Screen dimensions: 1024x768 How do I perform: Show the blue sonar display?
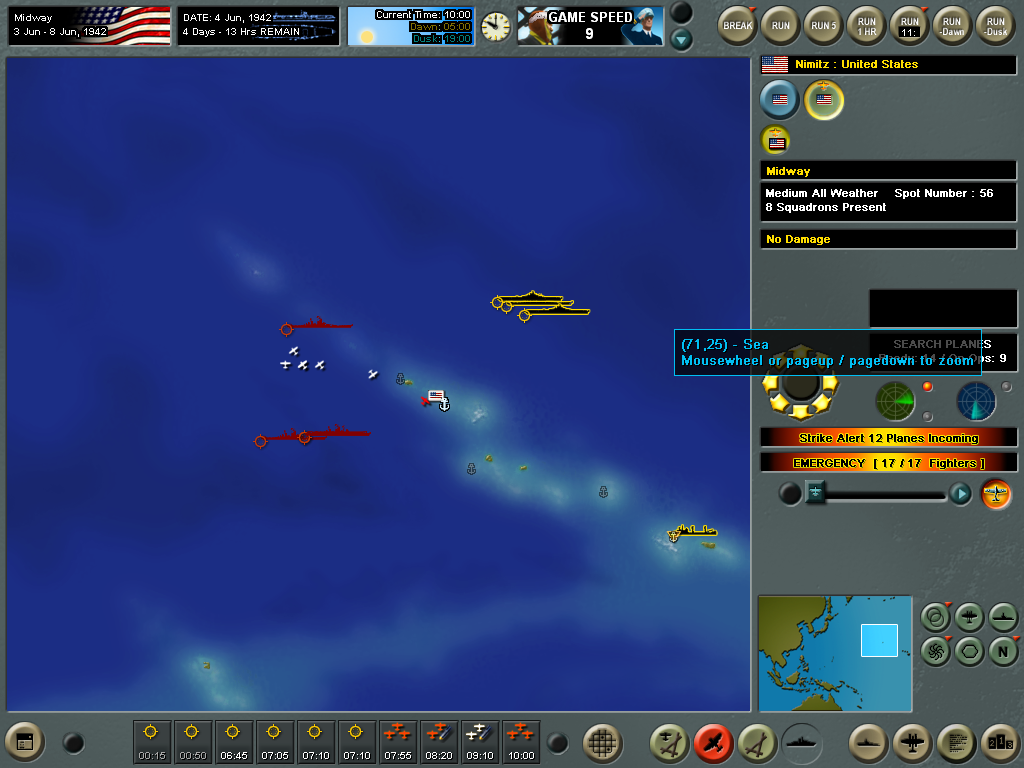click(x=976, y=401)
